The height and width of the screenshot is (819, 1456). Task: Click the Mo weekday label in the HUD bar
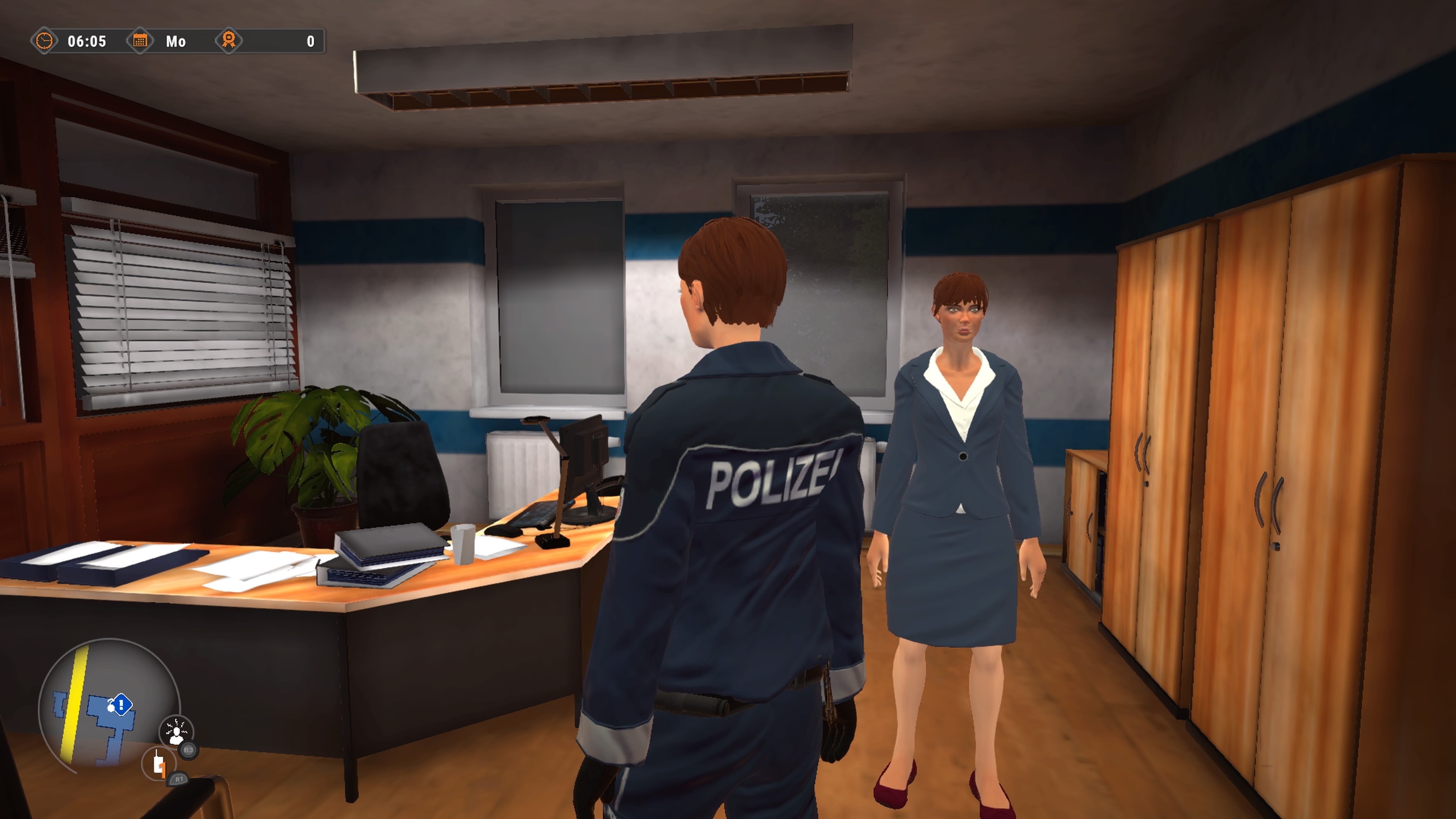[175, 41]
